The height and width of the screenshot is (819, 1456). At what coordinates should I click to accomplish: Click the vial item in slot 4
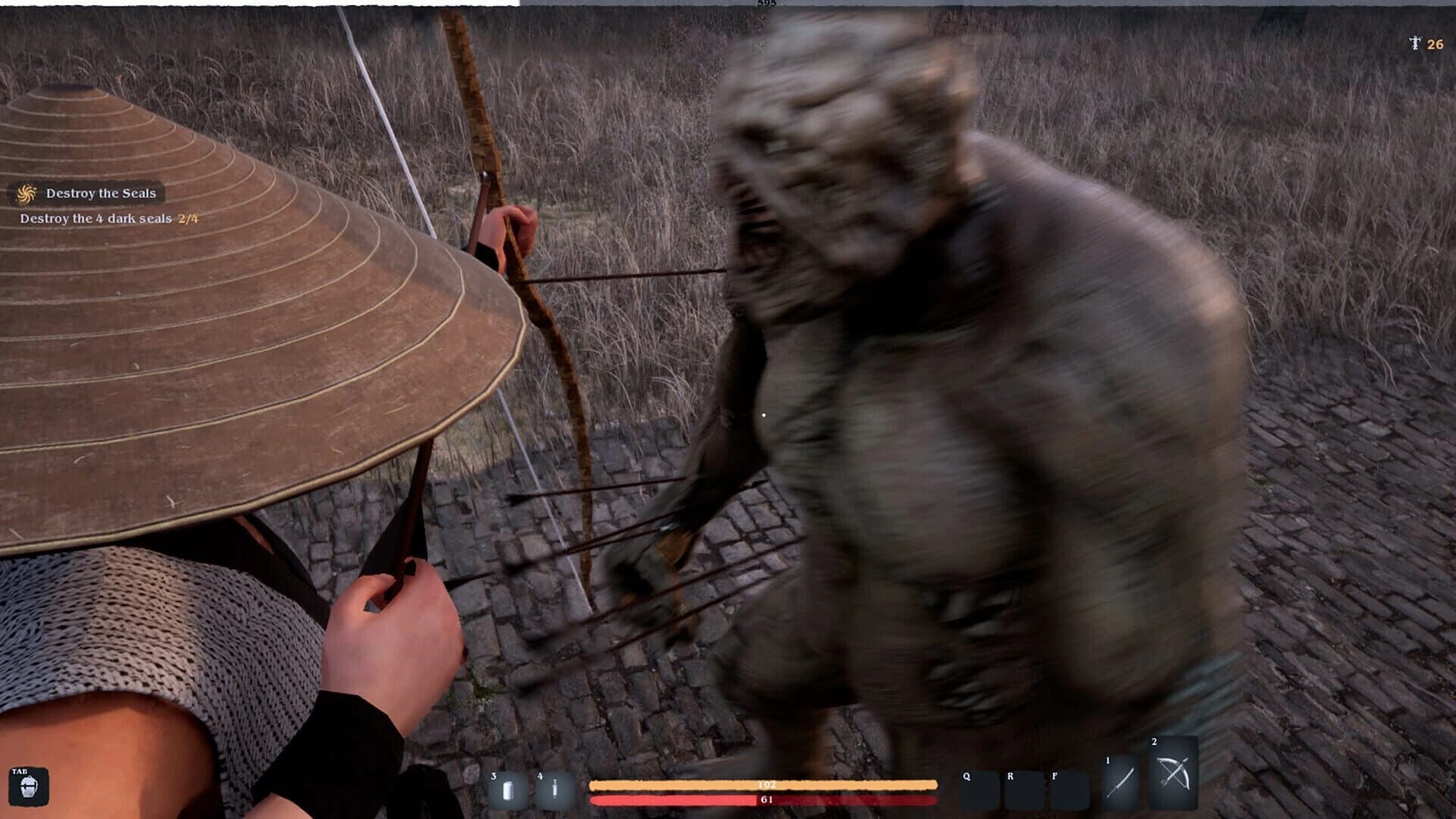point(554,789)
